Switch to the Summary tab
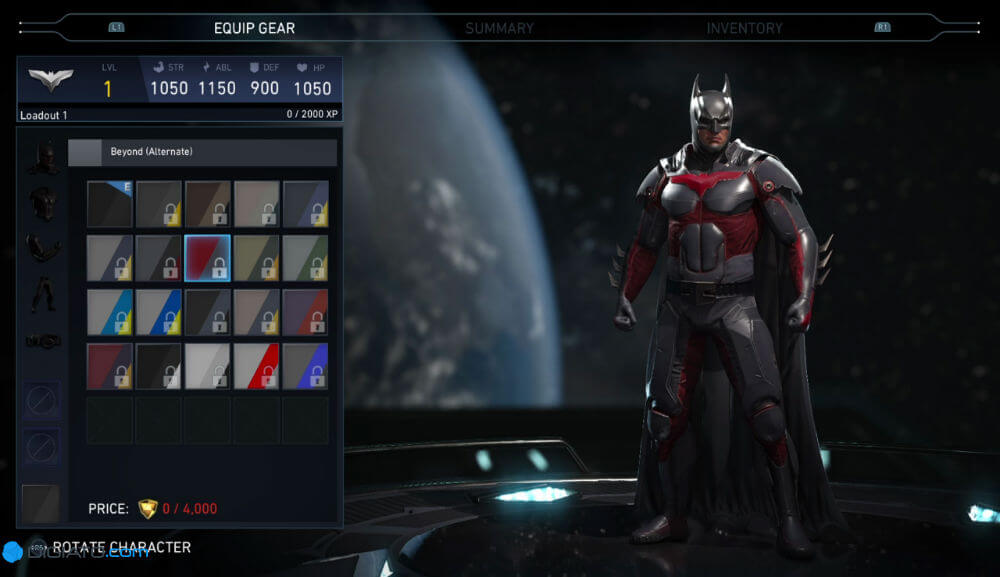The width and height of the screenshot is (1000, 577). click(499, 28)
